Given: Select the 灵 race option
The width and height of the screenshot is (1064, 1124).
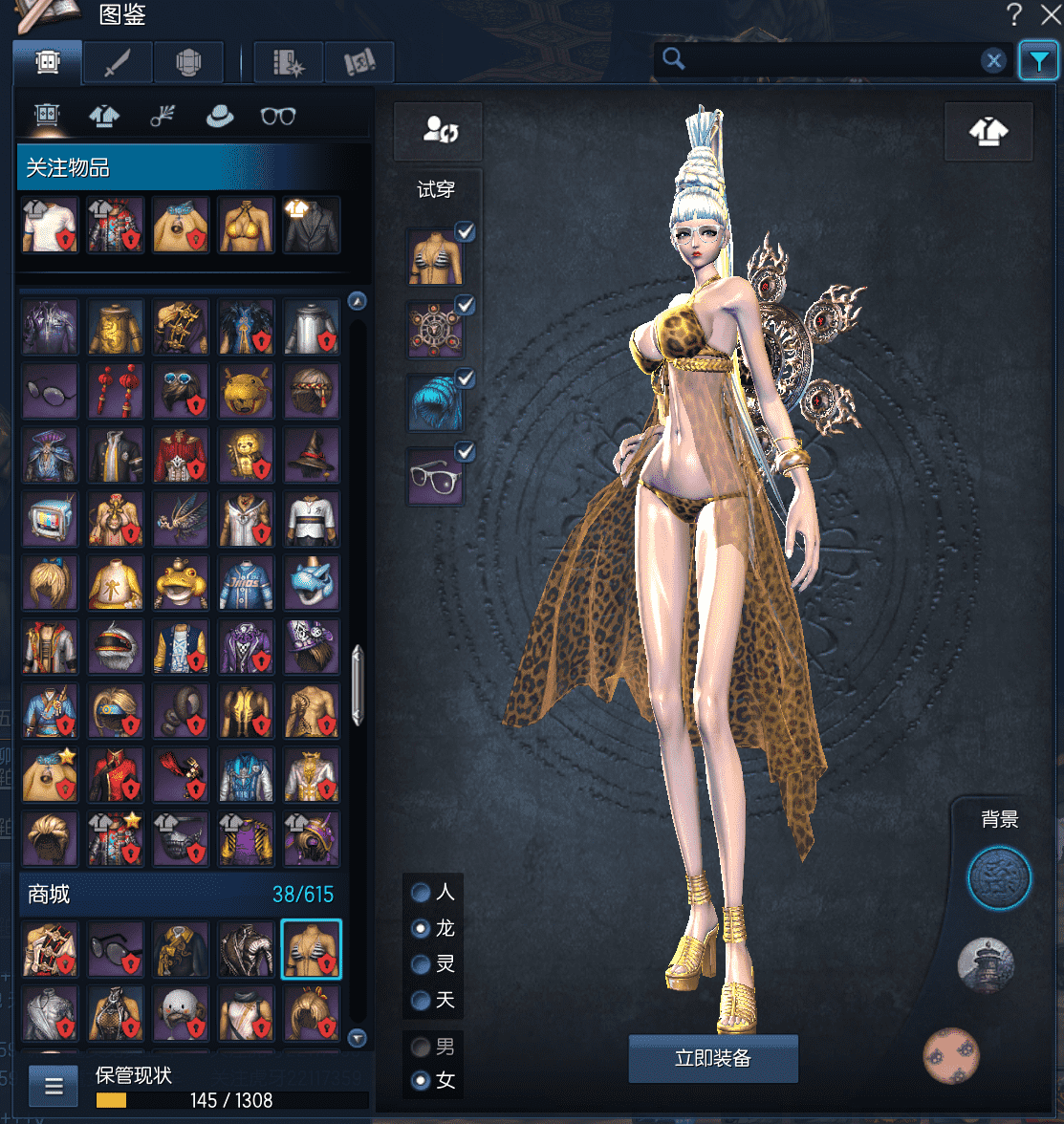Looking at the screenshot, I should (421, 964).
